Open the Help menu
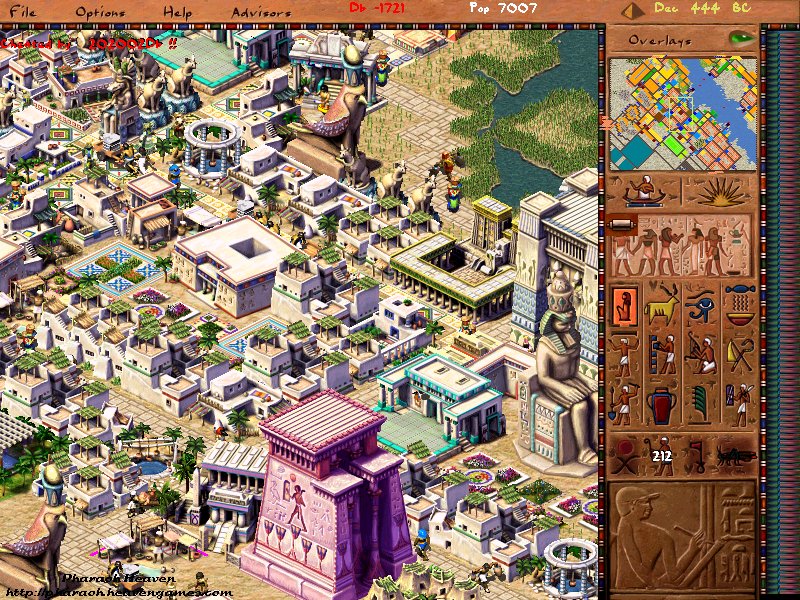Viewport: 800px width, 600px height. pyautogui.click(x=179, y=12)
